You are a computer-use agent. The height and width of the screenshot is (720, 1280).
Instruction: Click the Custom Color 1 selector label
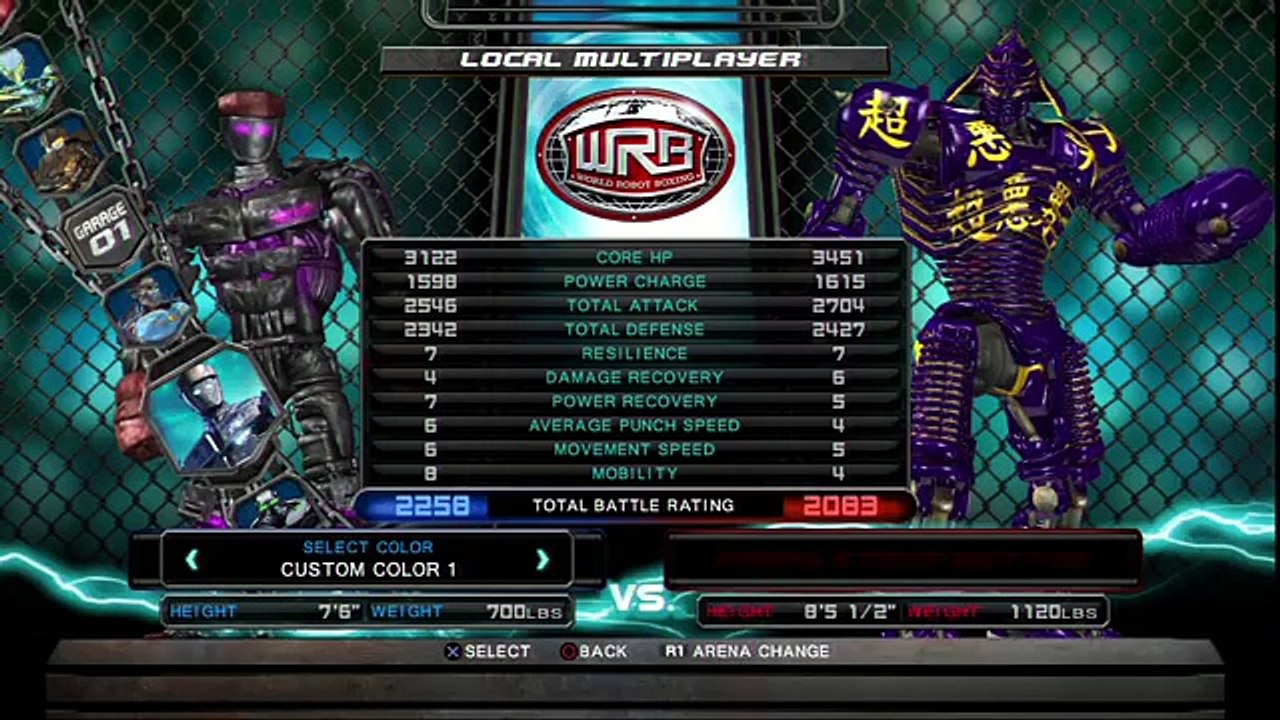[367, 569]
